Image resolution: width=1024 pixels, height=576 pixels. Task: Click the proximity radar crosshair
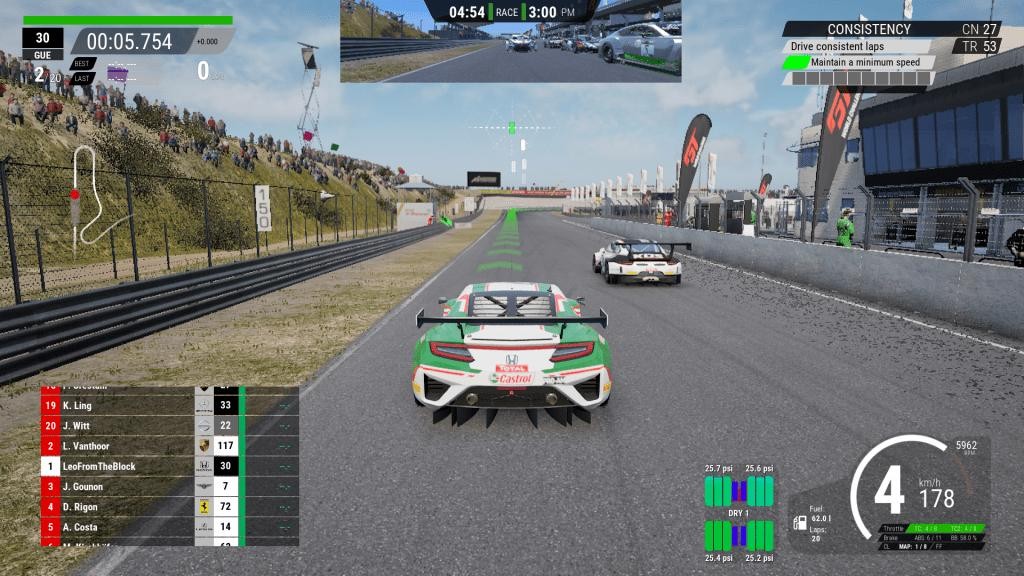[512, 127]
